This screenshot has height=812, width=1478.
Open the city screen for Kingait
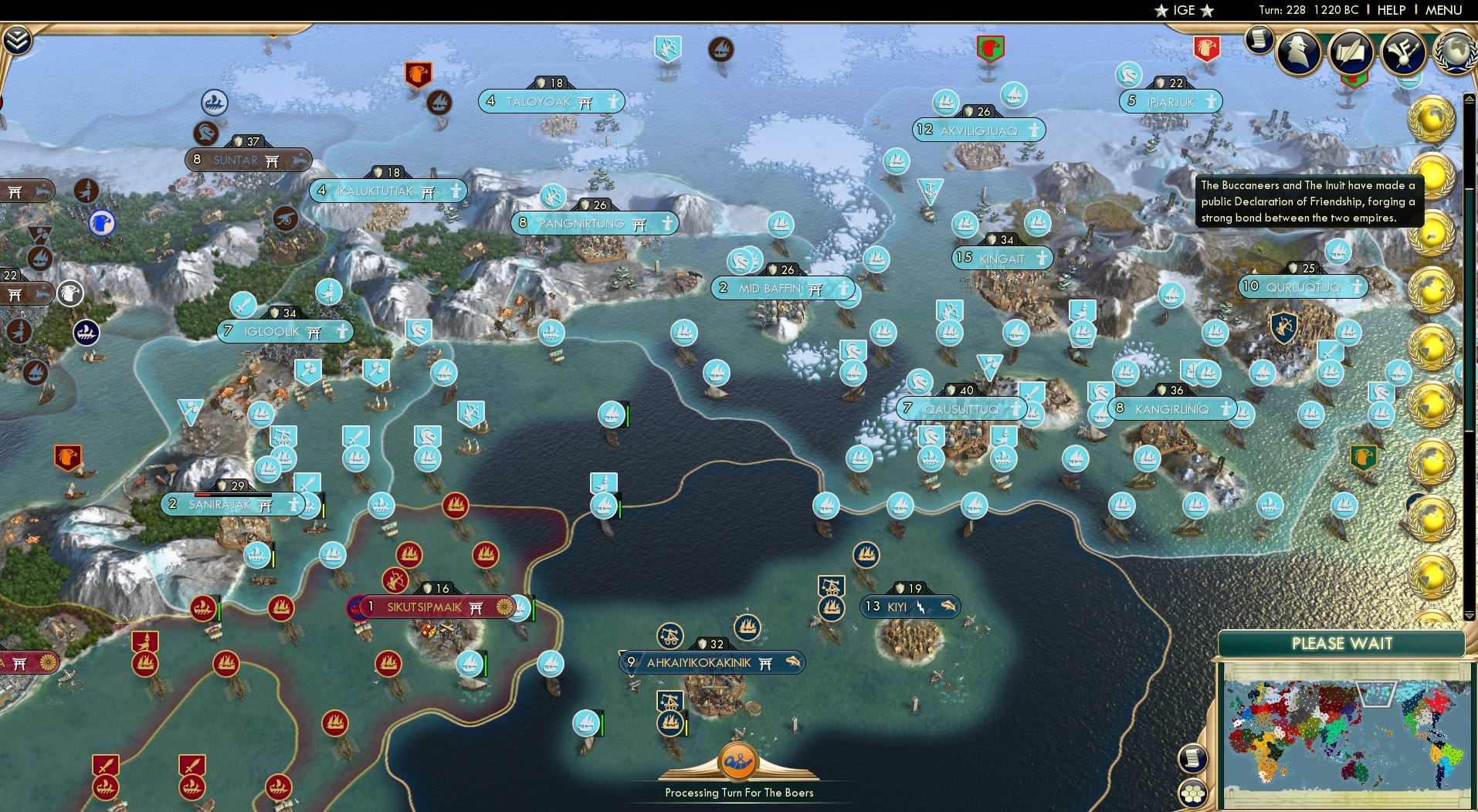point(1003,258)
